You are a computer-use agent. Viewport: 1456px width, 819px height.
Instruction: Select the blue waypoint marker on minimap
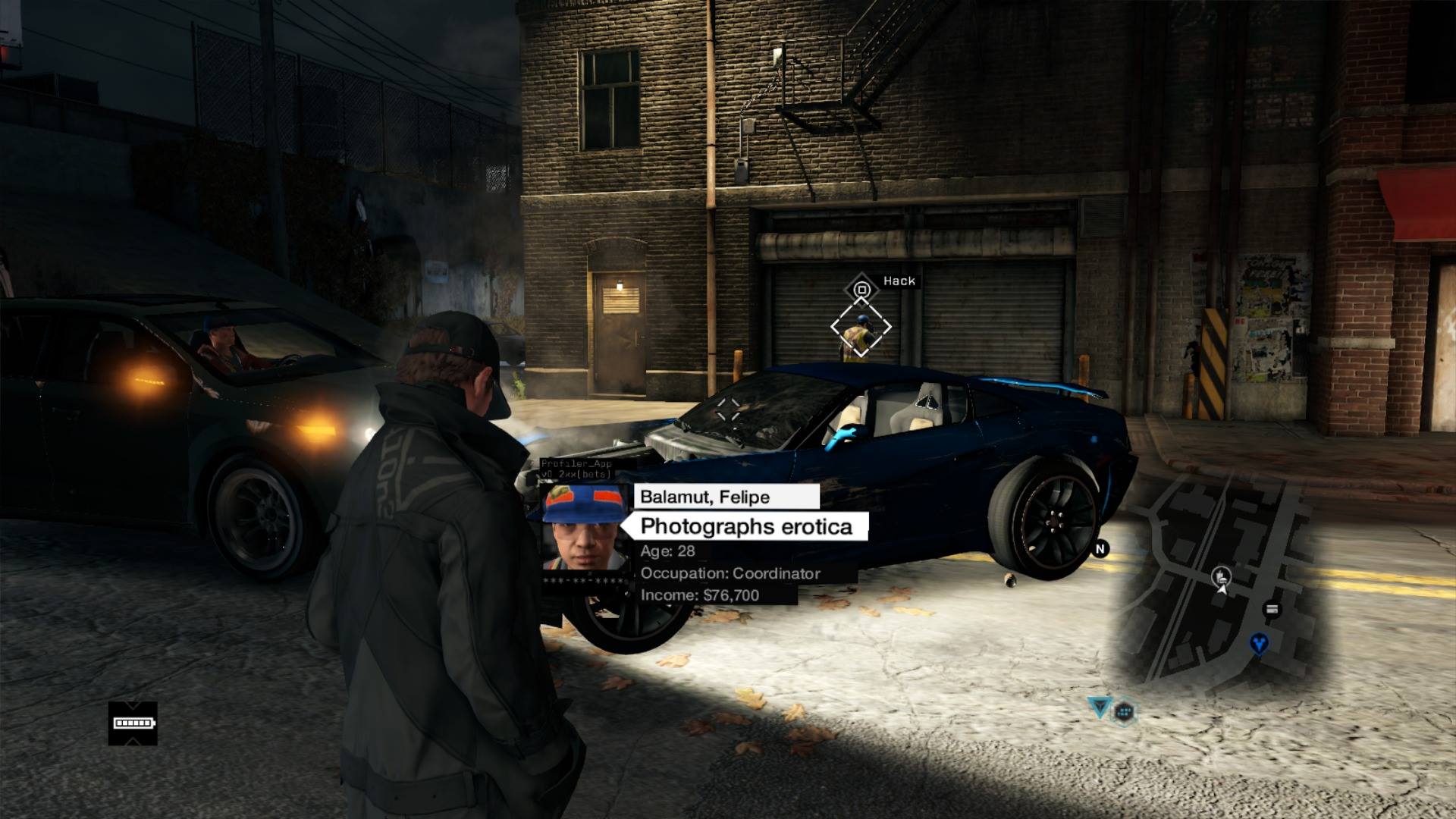(1259, 644)
